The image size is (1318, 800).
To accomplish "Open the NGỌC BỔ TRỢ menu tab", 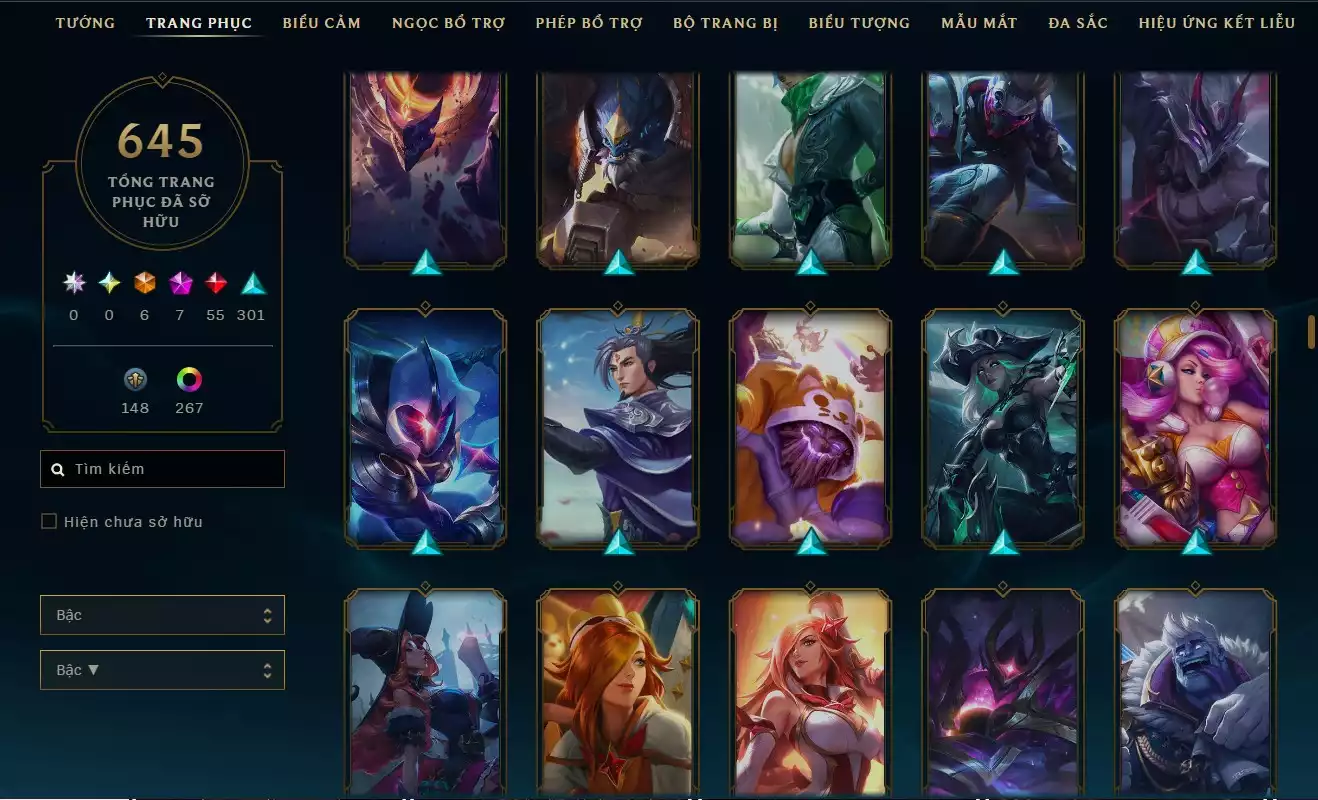I will pyautogui.click(x=447, y=22).
